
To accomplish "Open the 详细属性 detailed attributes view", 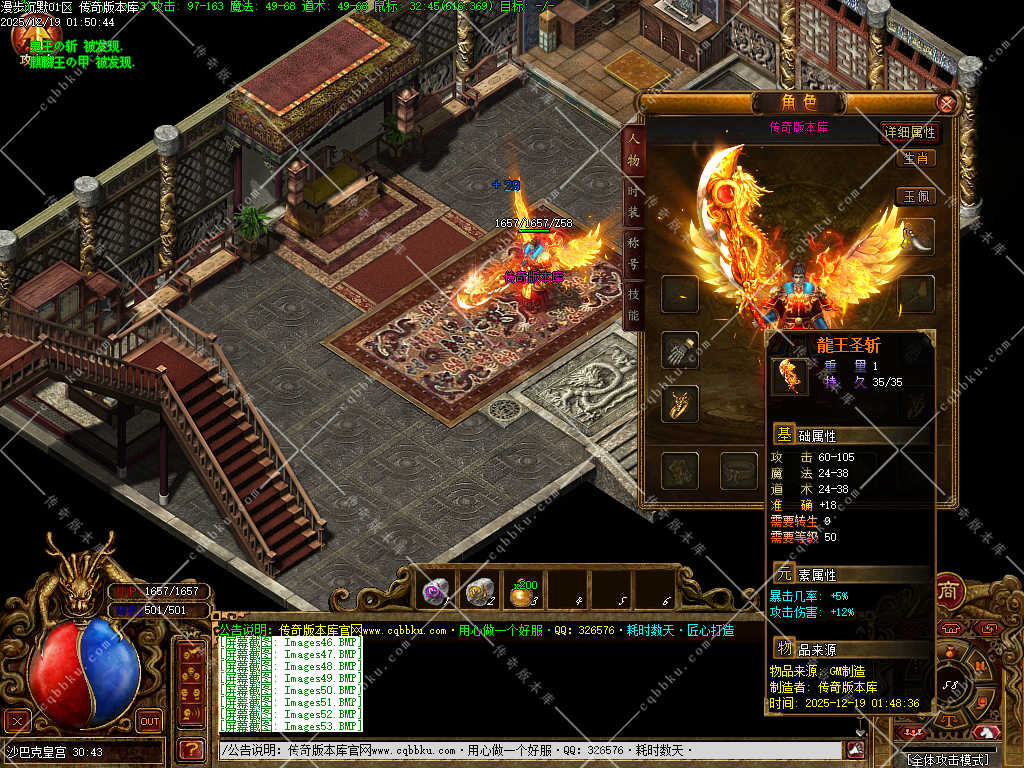I will (x=909, y=132).
